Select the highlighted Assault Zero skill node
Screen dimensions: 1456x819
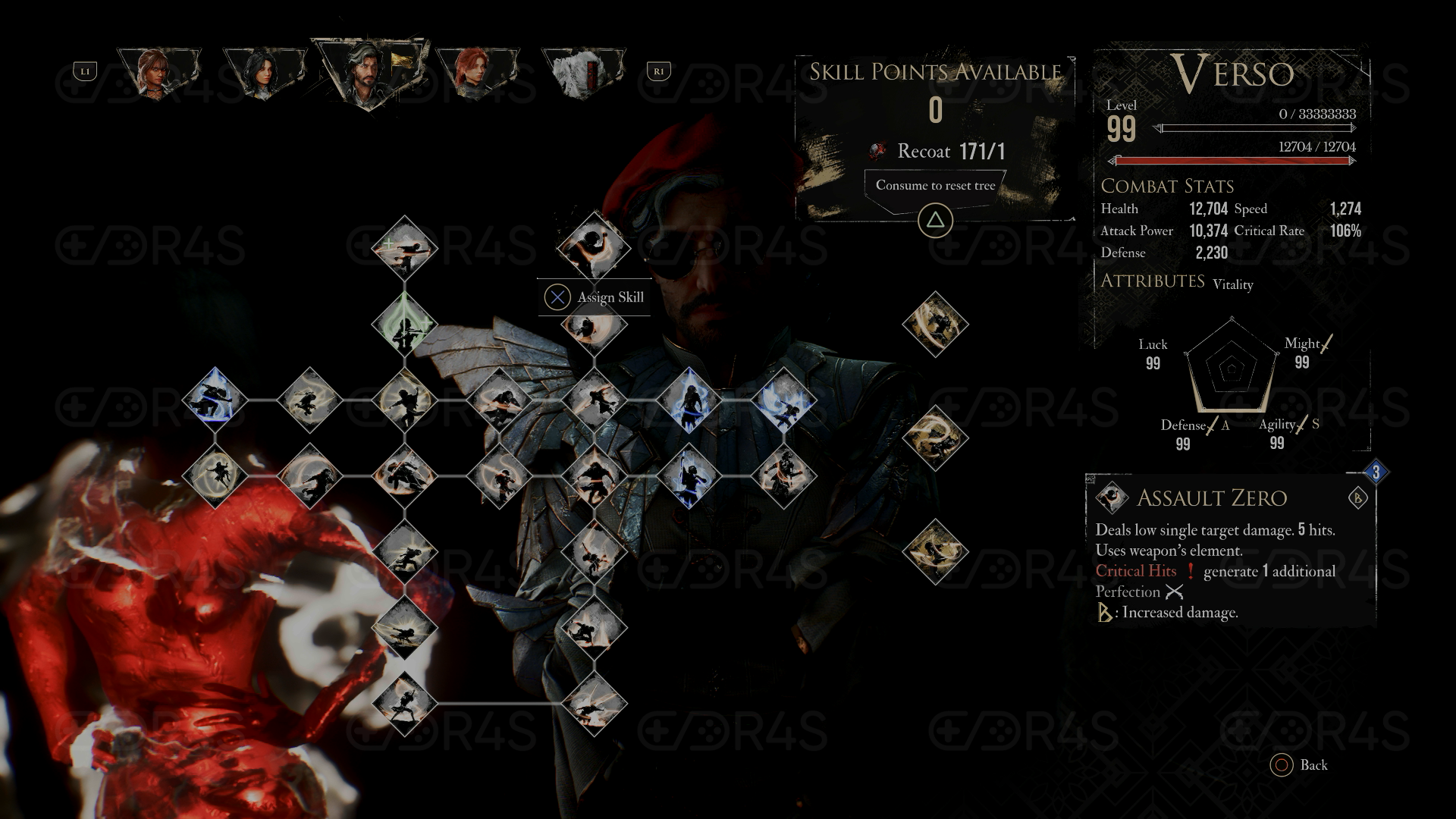click(x=593, y=246)
